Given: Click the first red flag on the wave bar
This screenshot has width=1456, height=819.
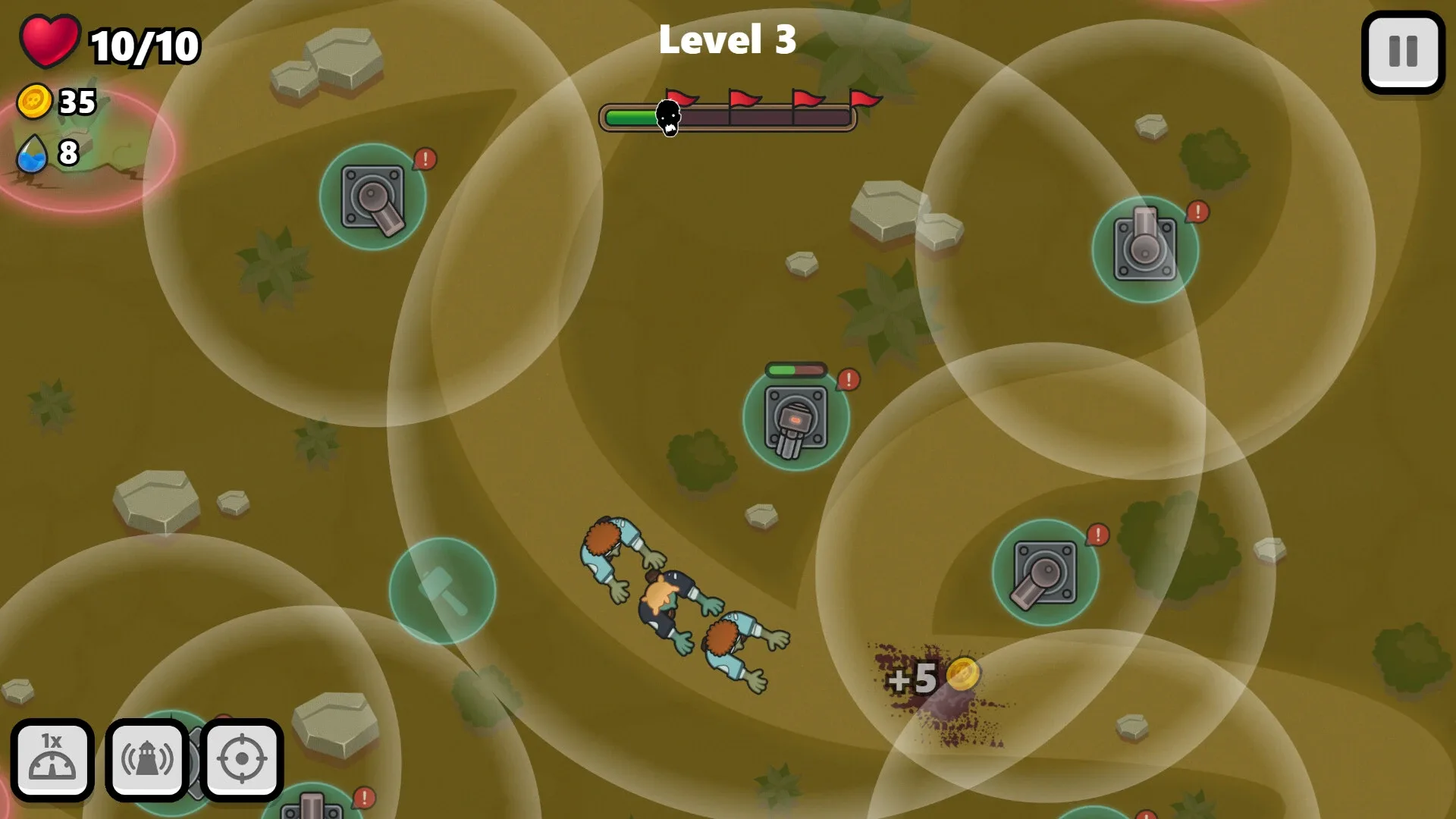Looking at the screenshot, I should point(681,97).
